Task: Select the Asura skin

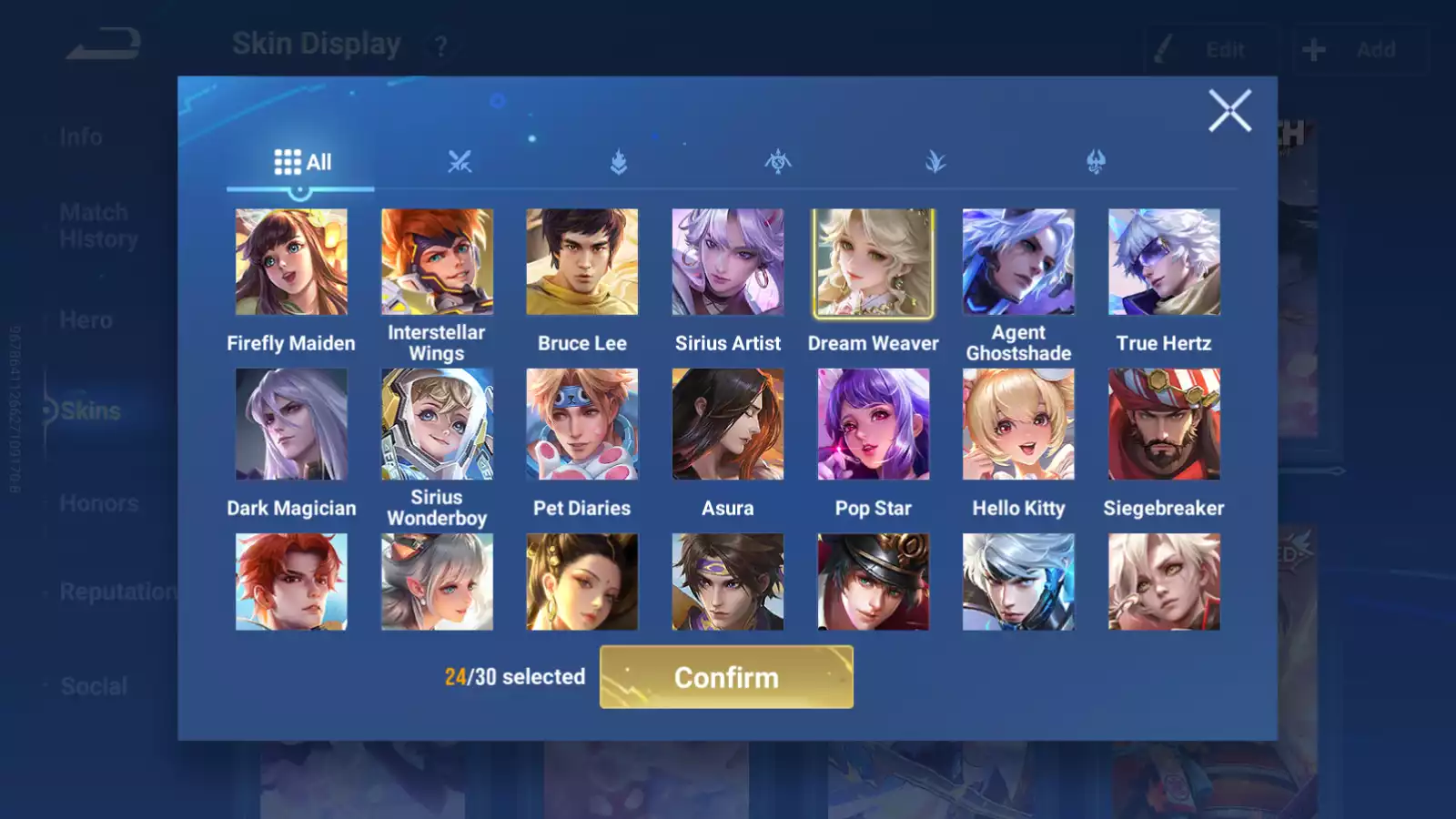Action: click(728, 424)
